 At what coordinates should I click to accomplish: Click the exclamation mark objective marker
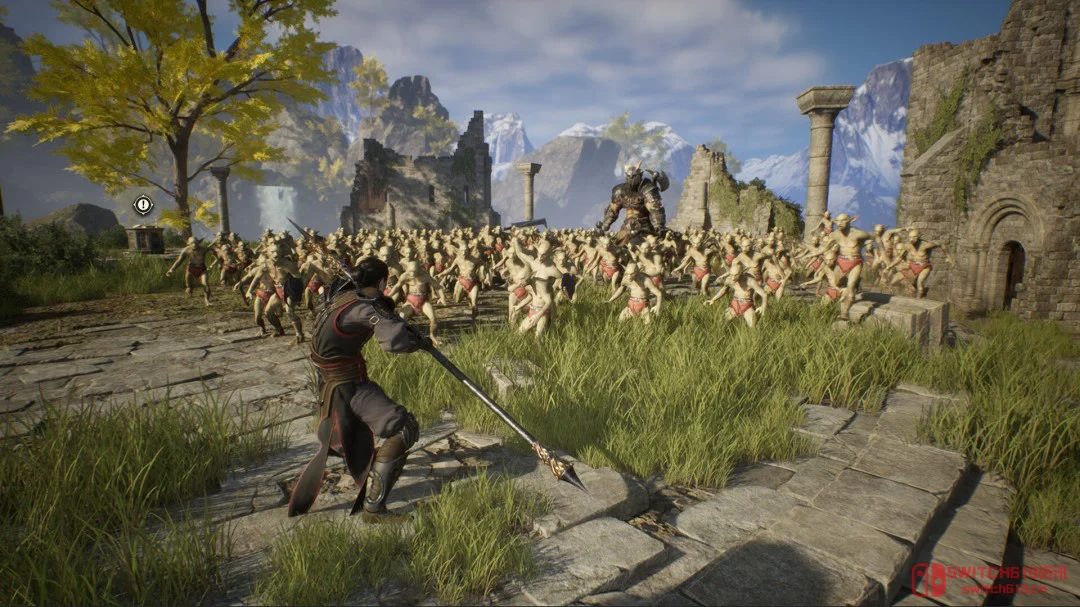143,205
